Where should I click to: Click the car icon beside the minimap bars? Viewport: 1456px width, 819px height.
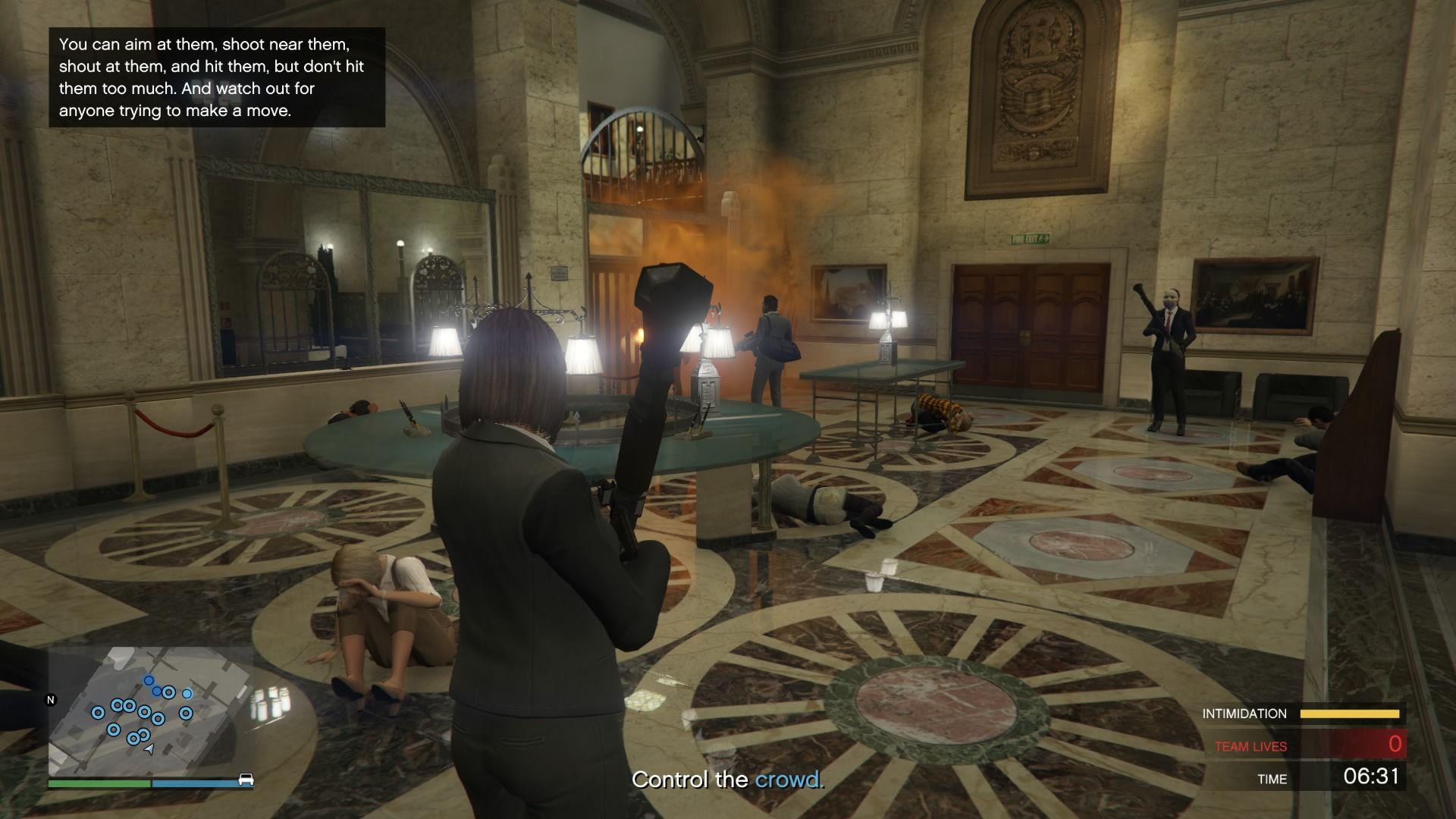246,780
